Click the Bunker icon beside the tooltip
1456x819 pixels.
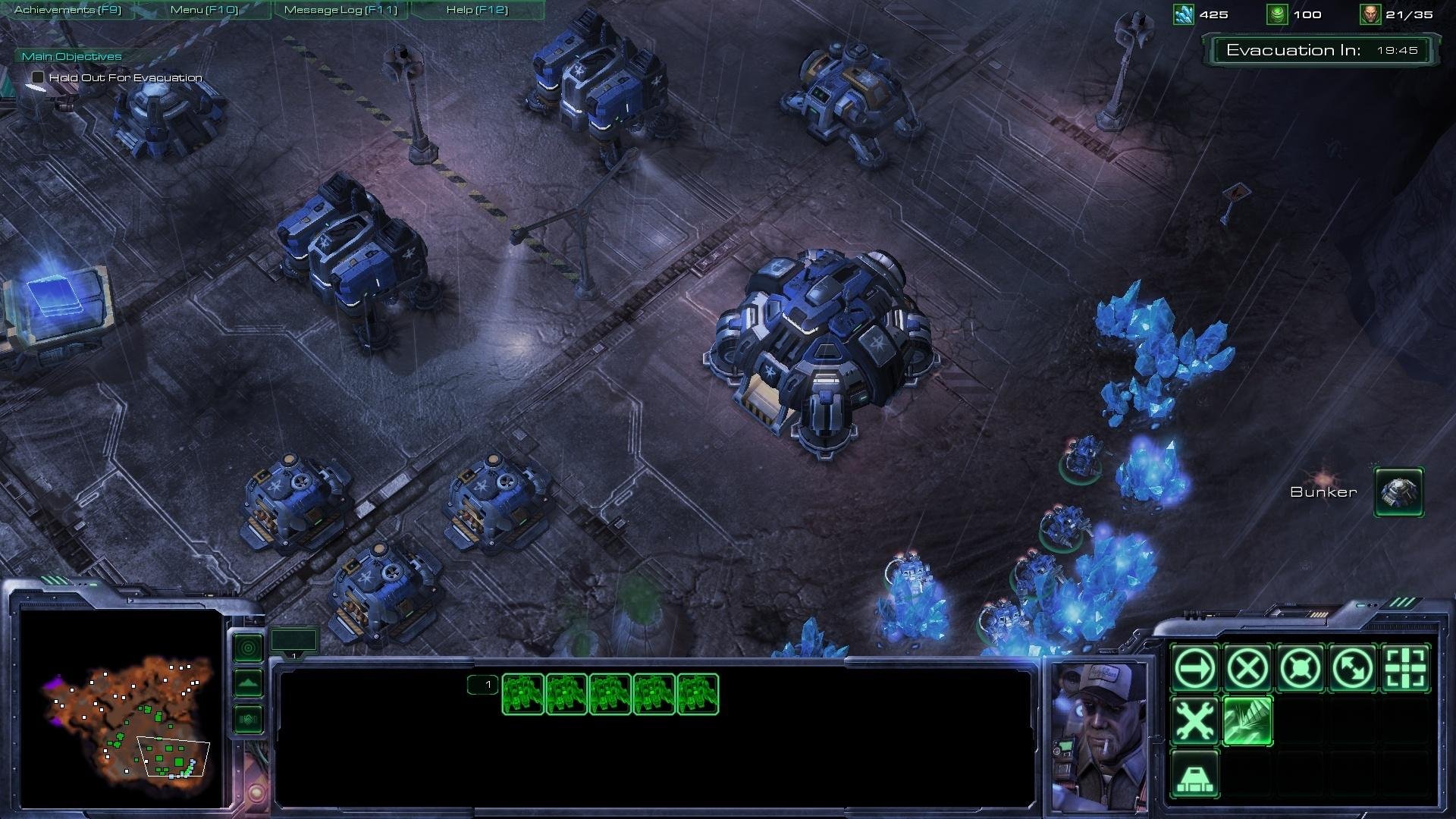tap(1398, 491)
